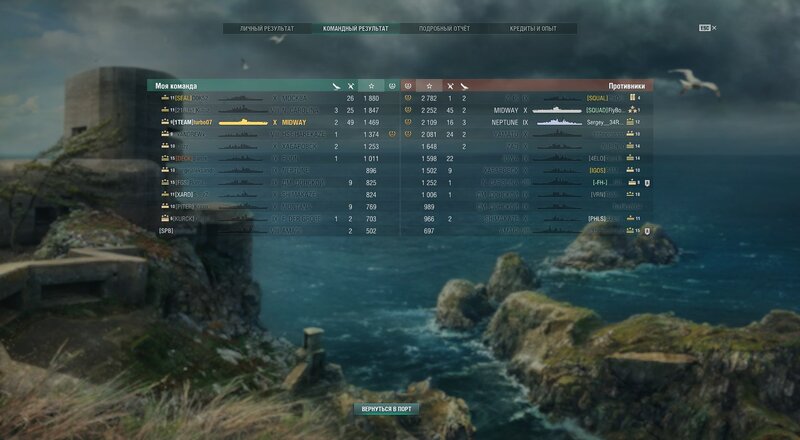Switch to the Подробный отчёт tab

coord(443,30)
